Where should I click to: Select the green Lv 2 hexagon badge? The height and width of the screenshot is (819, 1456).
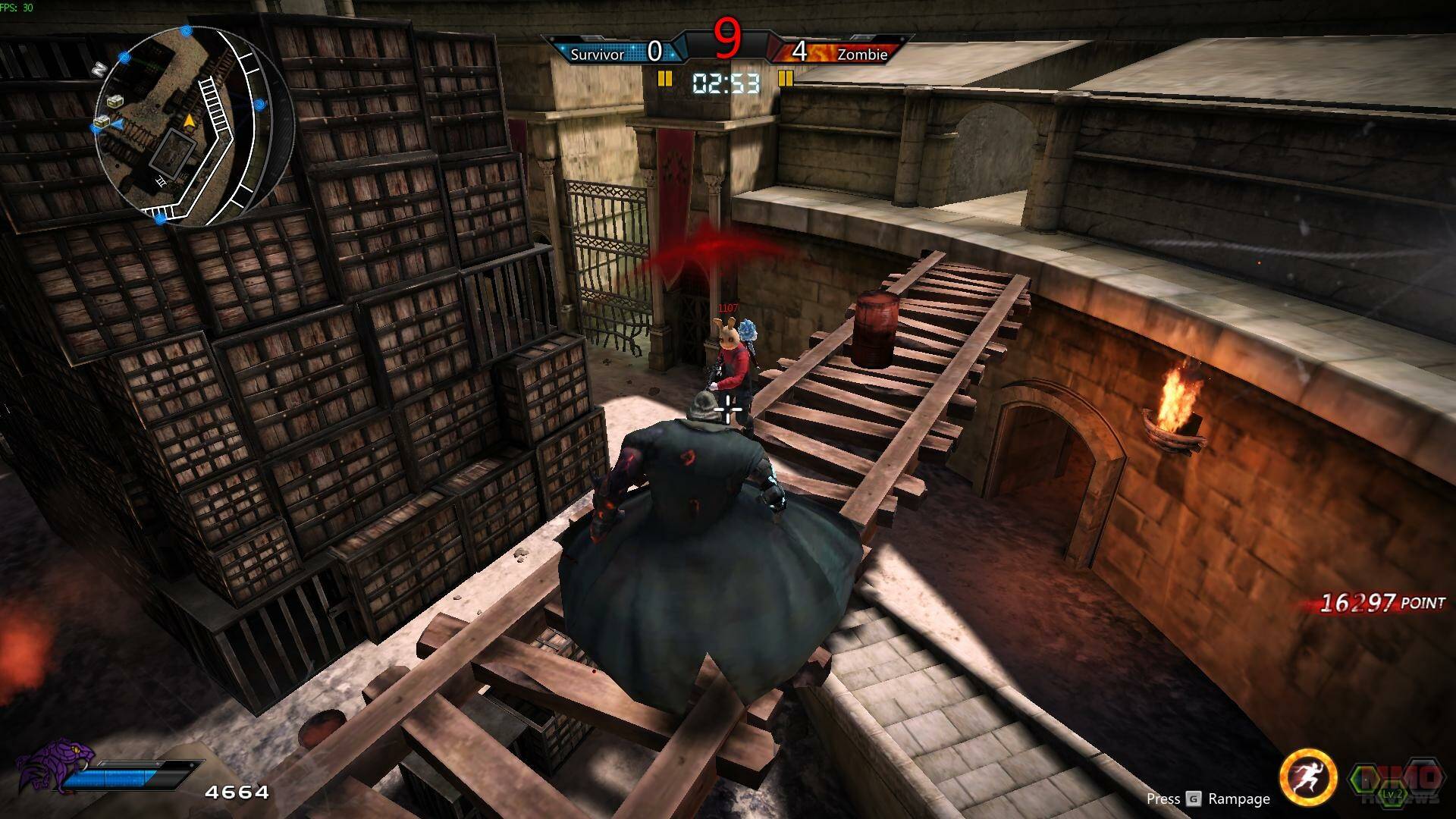[x=1391, y=786]
